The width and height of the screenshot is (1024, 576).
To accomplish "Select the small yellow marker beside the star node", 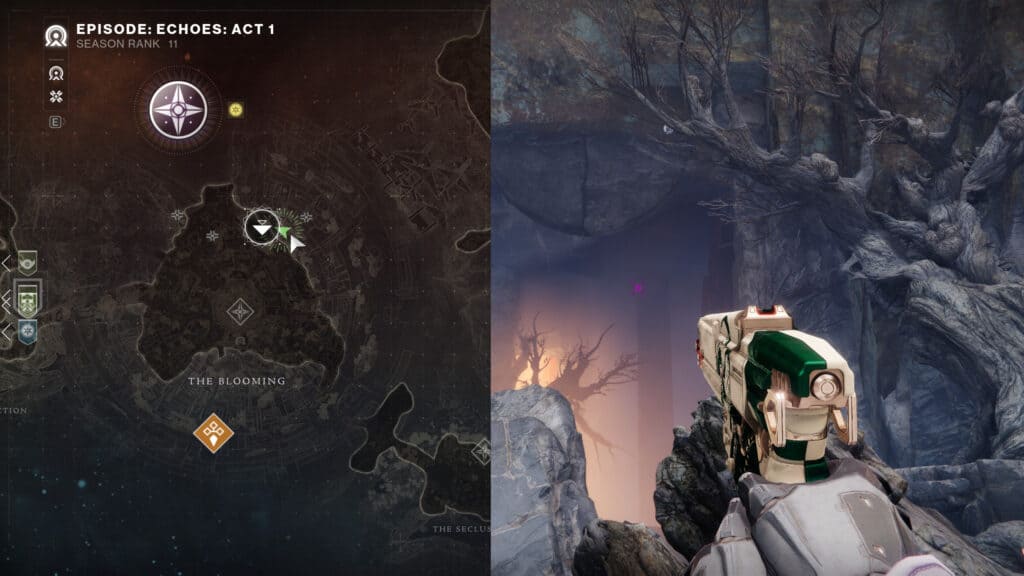I will pyautogui.click(x=235, y=109).
